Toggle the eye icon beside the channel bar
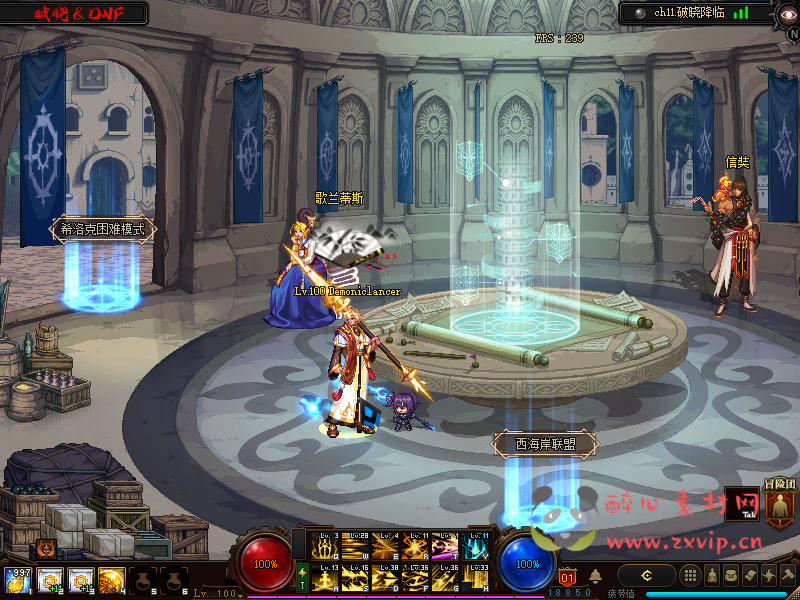This screenshot has width=800, height=600. (786, 13)
